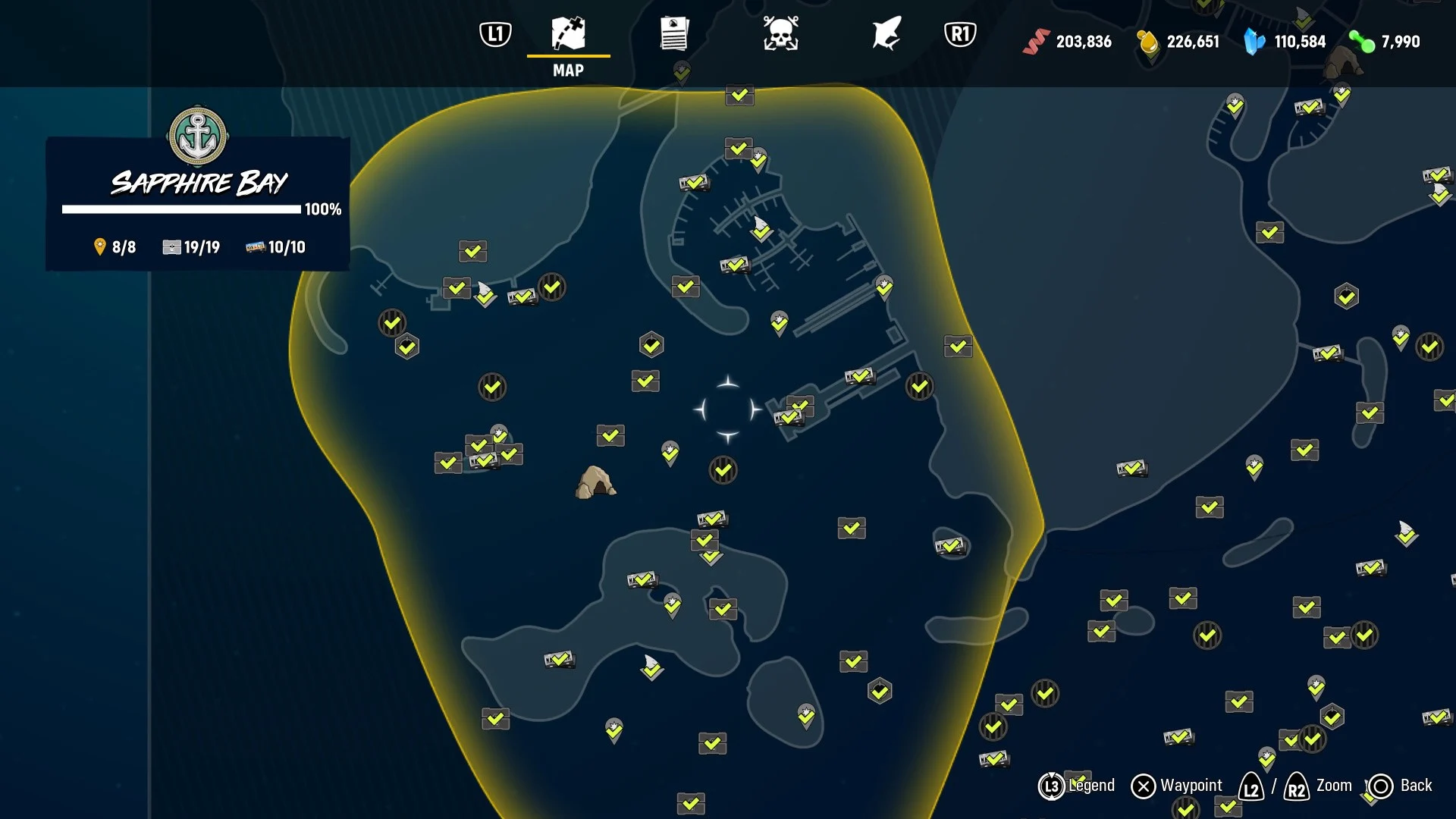Open the quest log document tab
The height and width of the screenshot is (819, 1456).
[x=673, y=34]
